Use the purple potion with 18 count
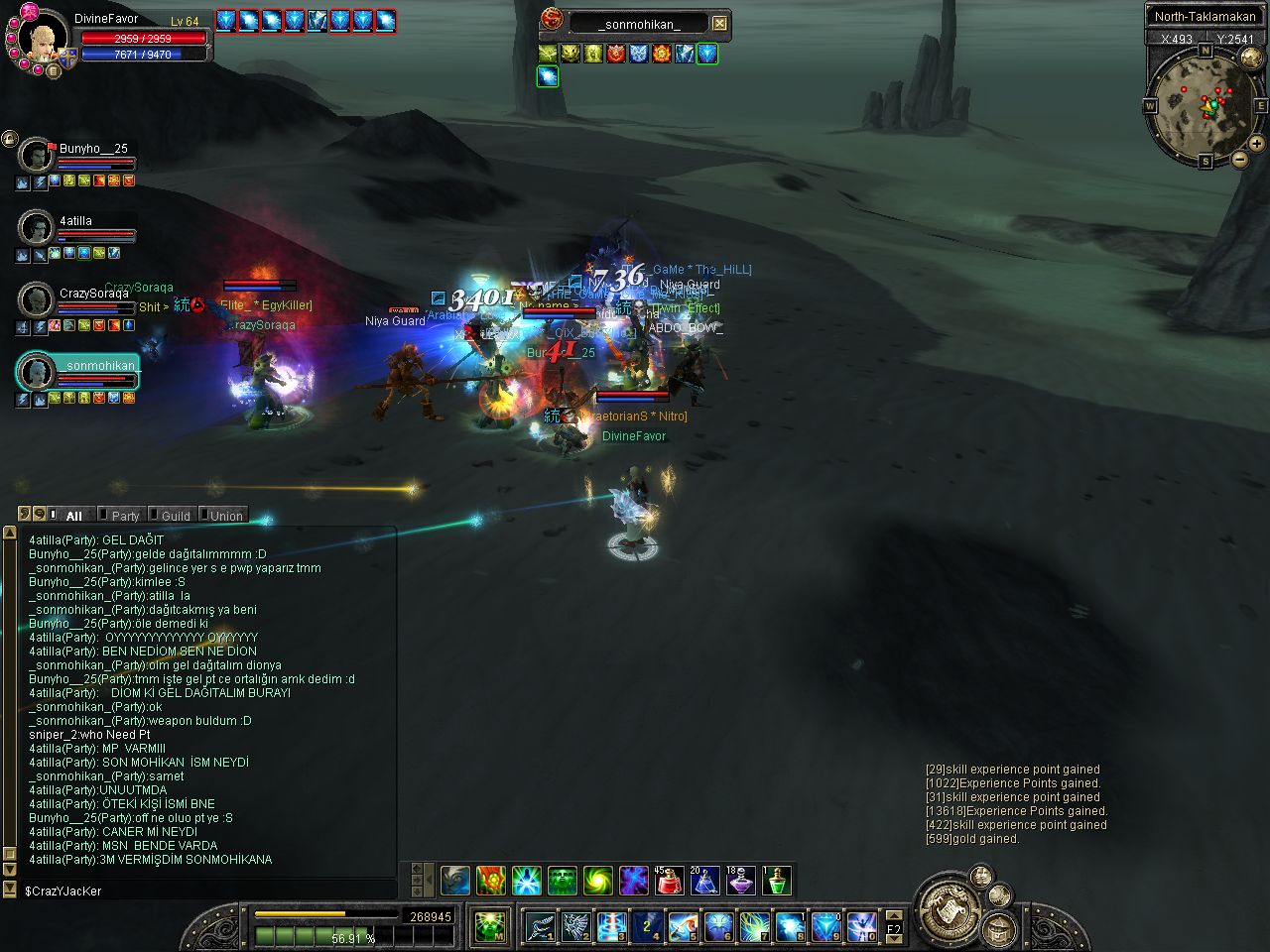The width and height of the screenshot is (1270, 952). 741,880
